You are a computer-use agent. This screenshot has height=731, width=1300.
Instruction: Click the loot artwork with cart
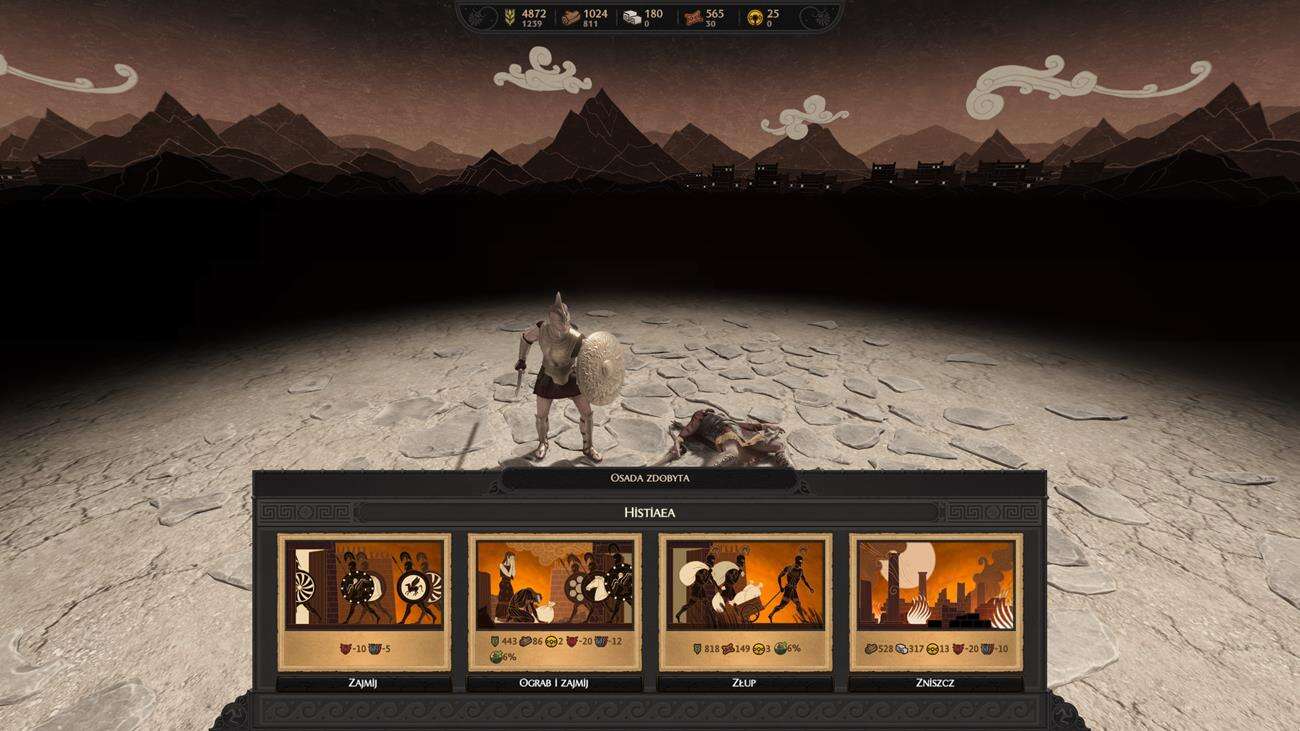[745, 585]
